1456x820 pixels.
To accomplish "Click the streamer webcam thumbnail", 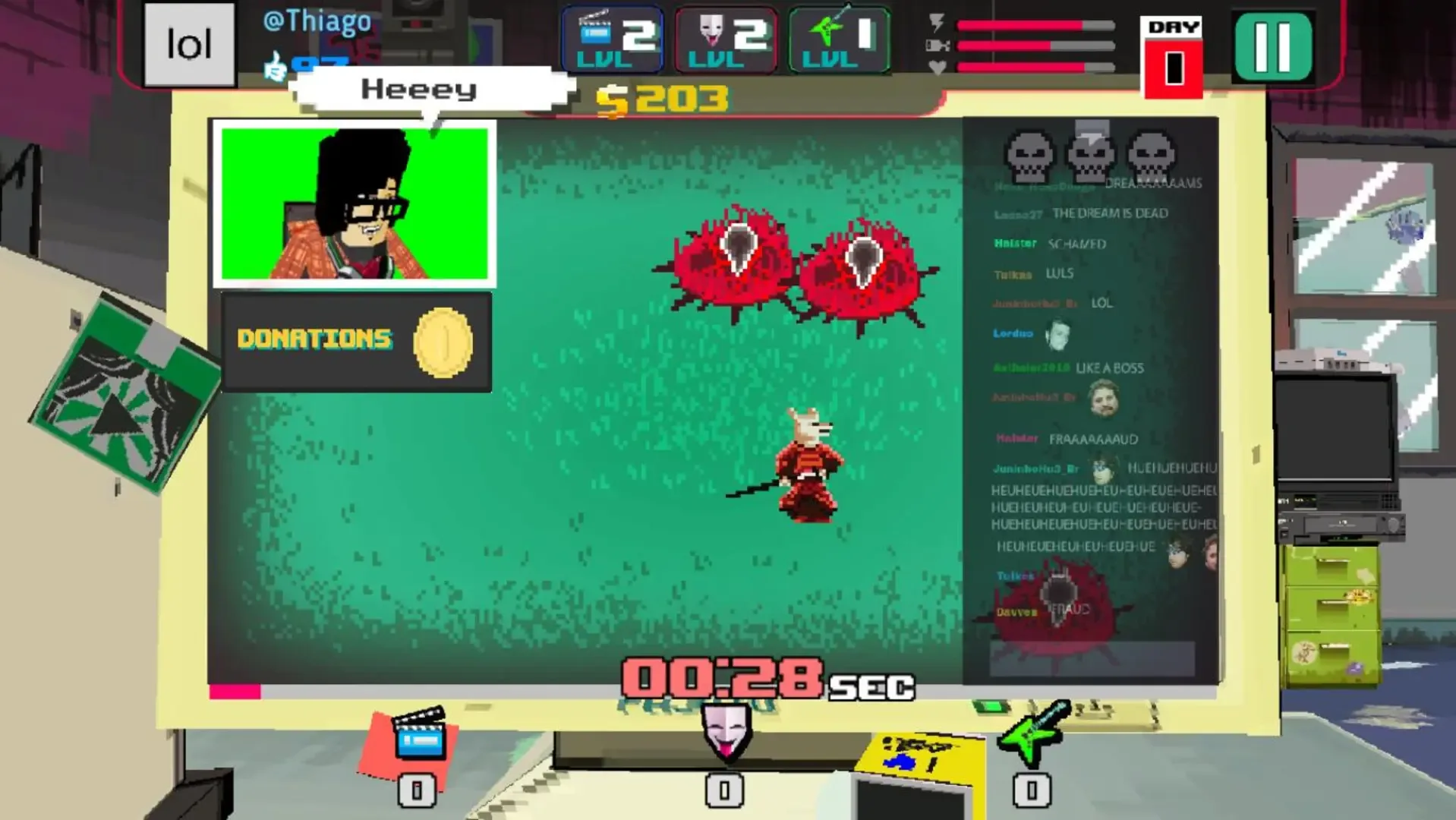I will pos(355,201).
